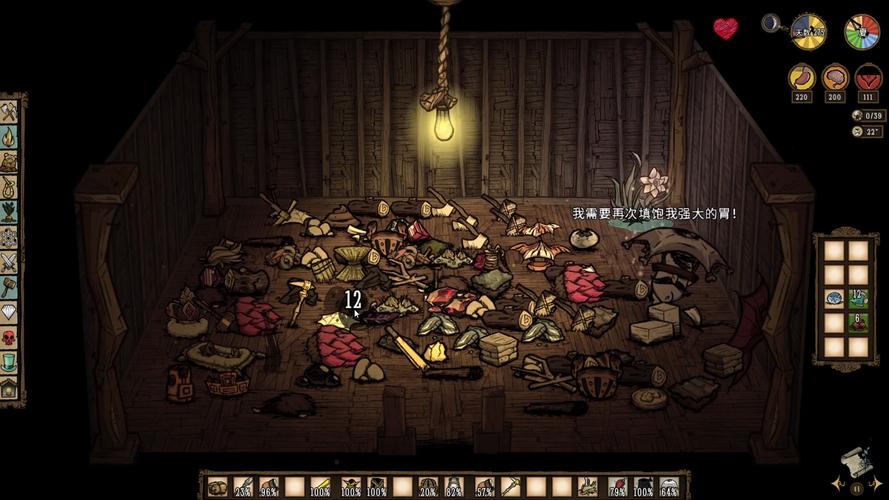Viewport: 889px width, 500px height.
Task: Pick the backpack item stacked at 6
Action: [857, 323]
